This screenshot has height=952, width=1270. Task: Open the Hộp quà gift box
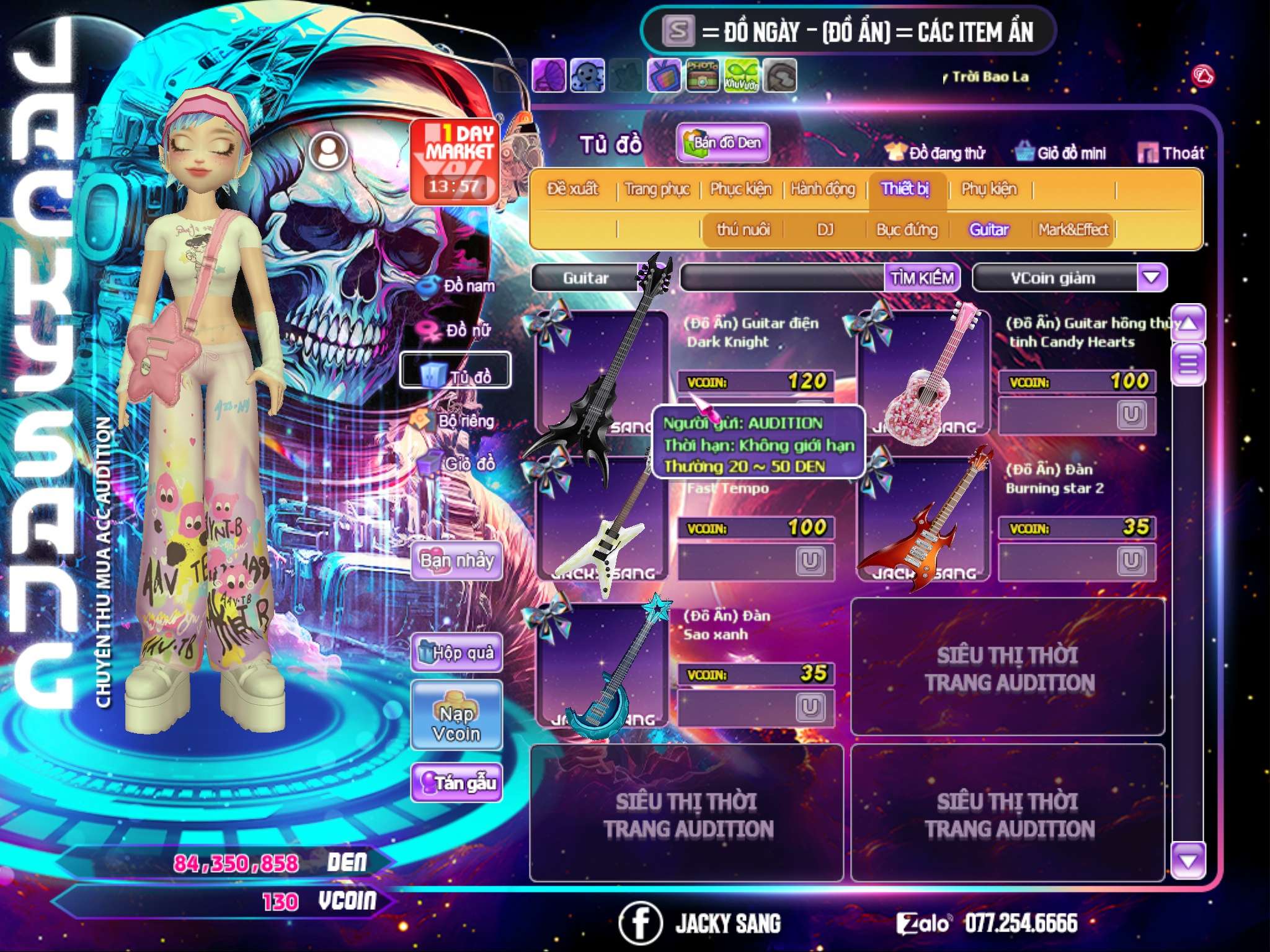pyautogui.click(x=457, y=653)
